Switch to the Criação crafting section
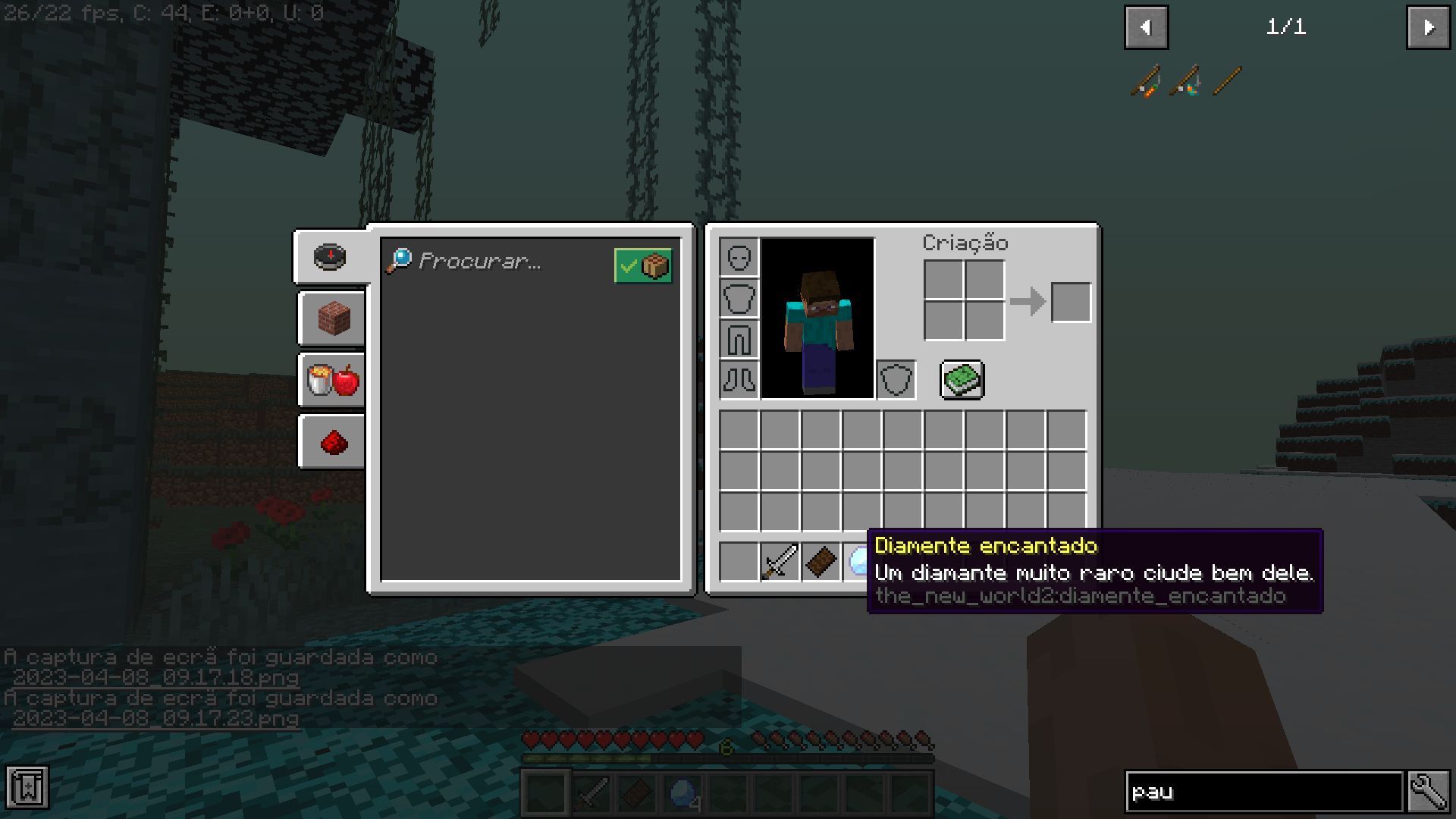The image size is (1456, 819). coord(965,243)
